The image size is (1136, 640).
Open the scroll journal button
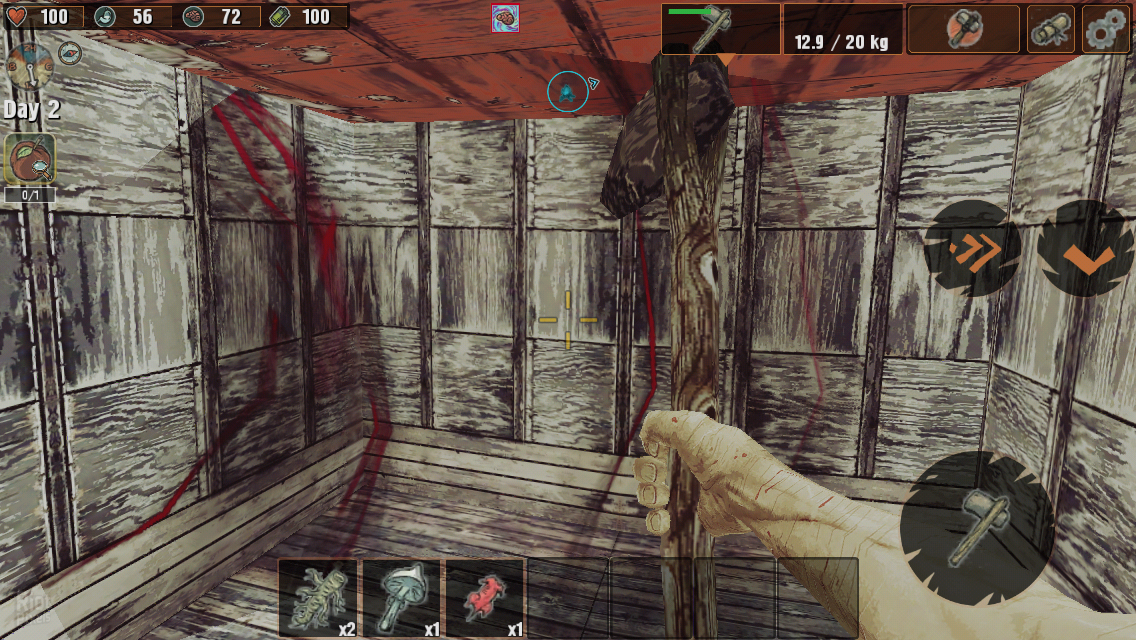pos(1051,29)
